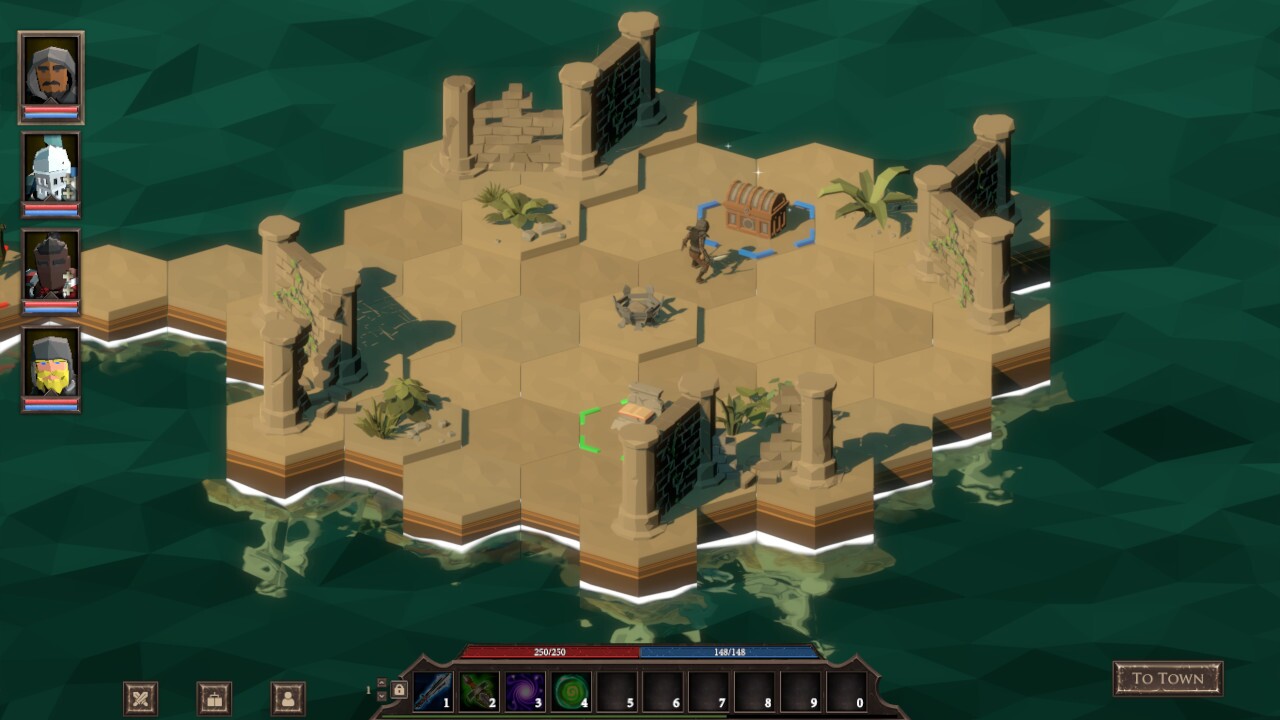Viewport: 1280px width, 720px height.
Task: Select the turbaned warrior portrait at top left
Action: click(49, 73)
